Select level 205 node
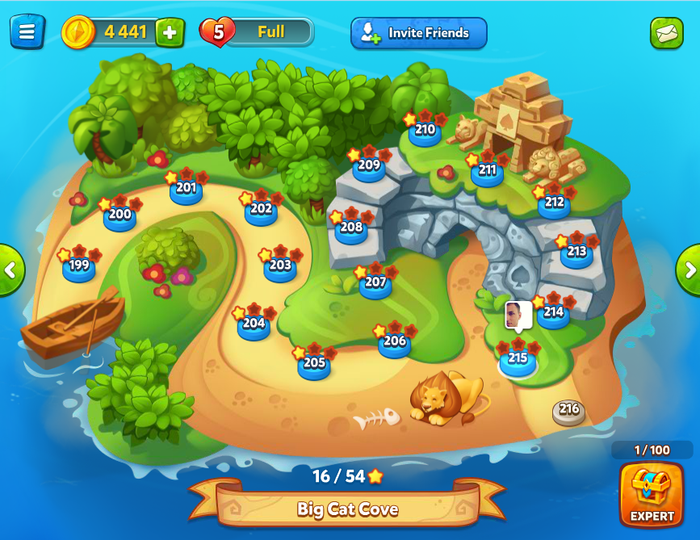Image resolution: width=700 pixels, height=540 pixels. (x=314, y=364)
